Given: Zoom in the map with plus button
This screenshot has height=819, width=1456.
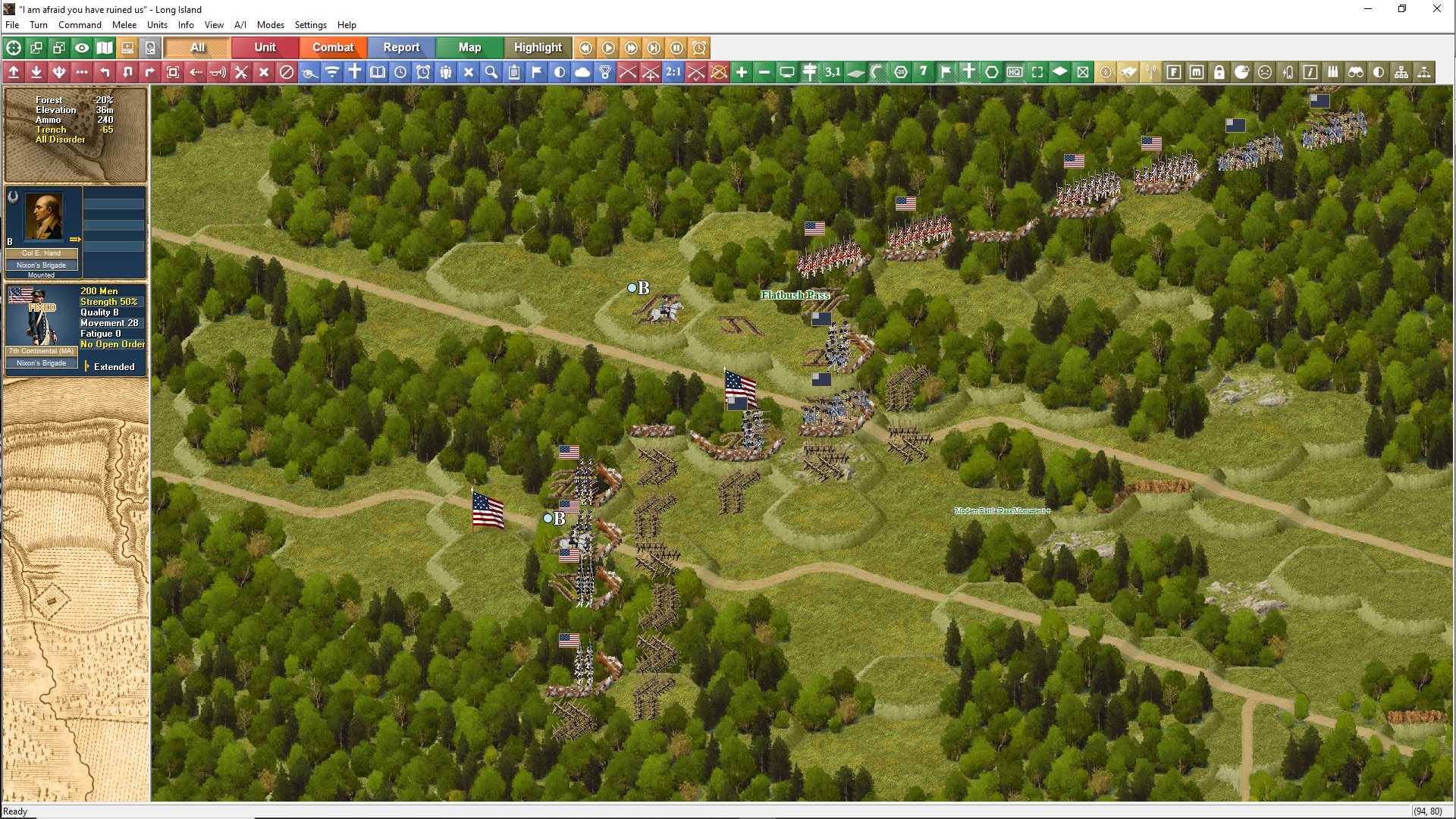Looking at the screenshot, I should pos(742,72).
